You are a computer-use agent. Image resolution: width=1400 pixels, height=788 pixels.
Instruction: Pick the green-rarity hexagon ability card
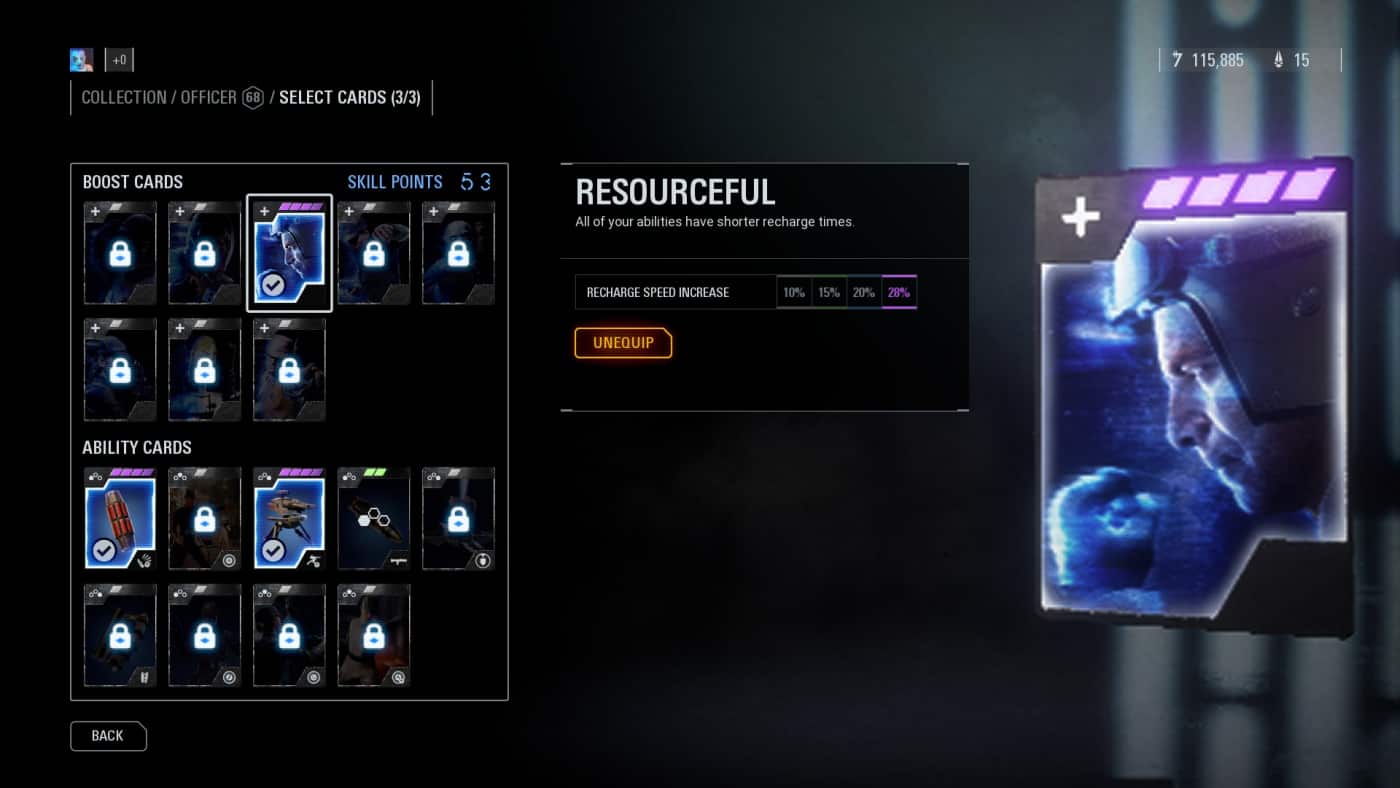pos(374,518)
